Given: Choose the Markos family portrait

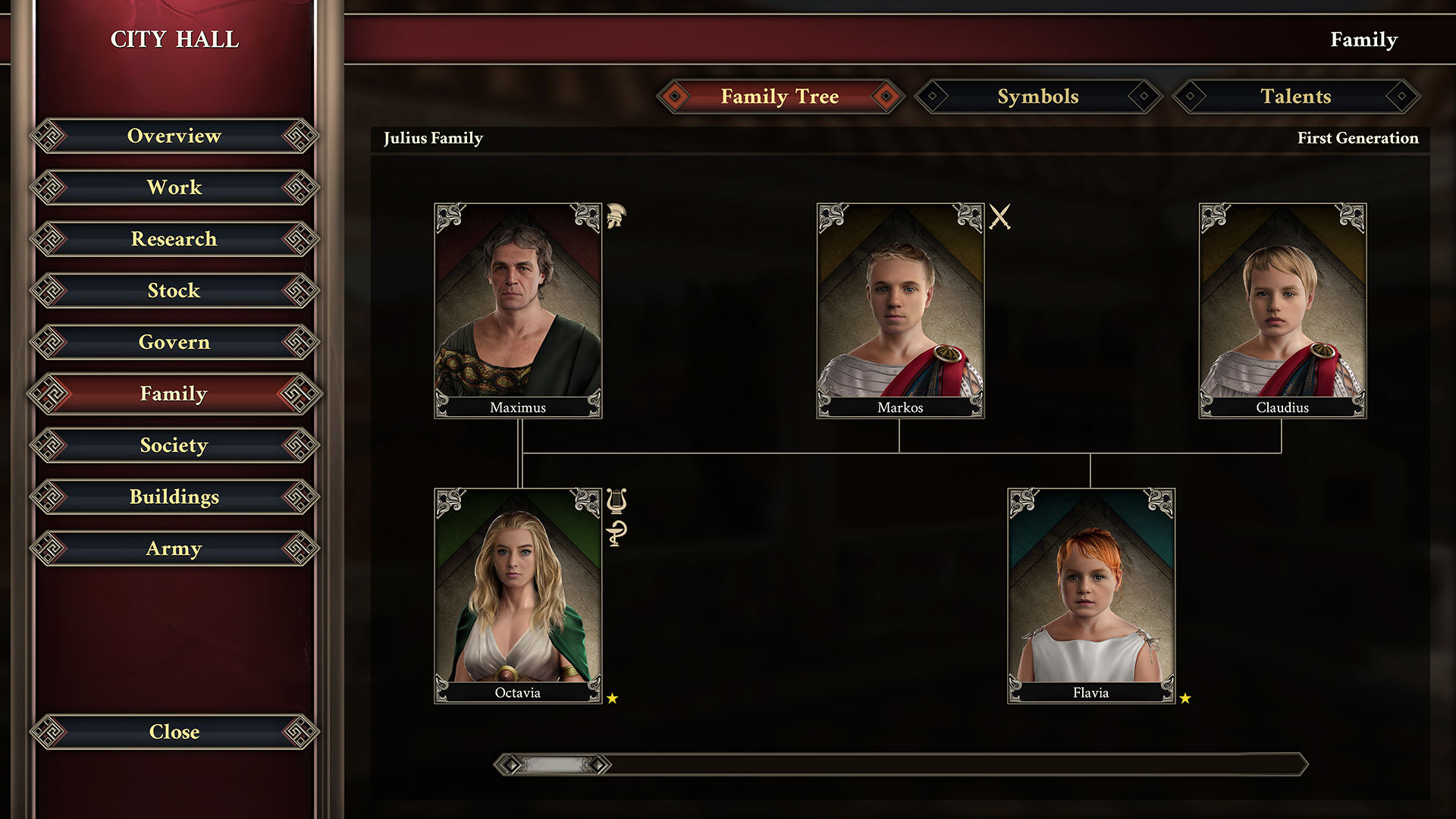Looking at the screenshot, I should [x=900, y=310].
